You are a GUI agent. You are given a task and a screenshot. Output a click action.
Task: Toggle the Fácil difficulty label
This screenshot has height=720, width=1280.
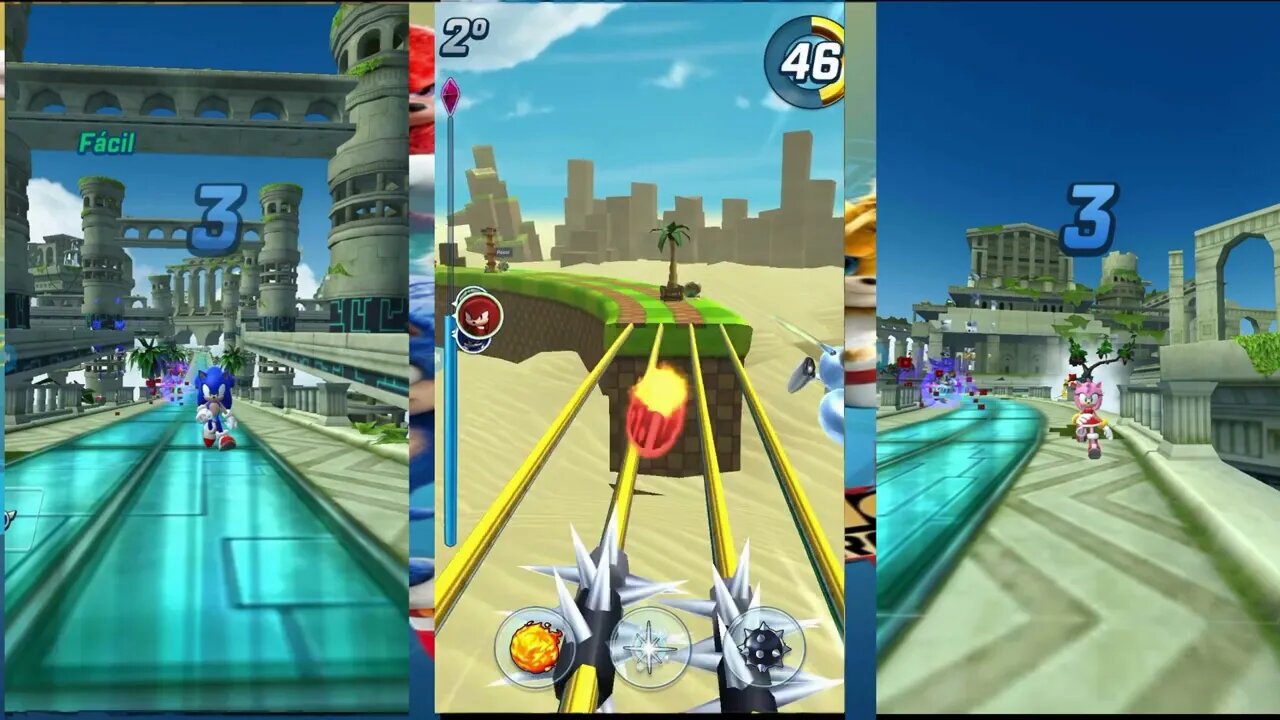pos(107,143)
